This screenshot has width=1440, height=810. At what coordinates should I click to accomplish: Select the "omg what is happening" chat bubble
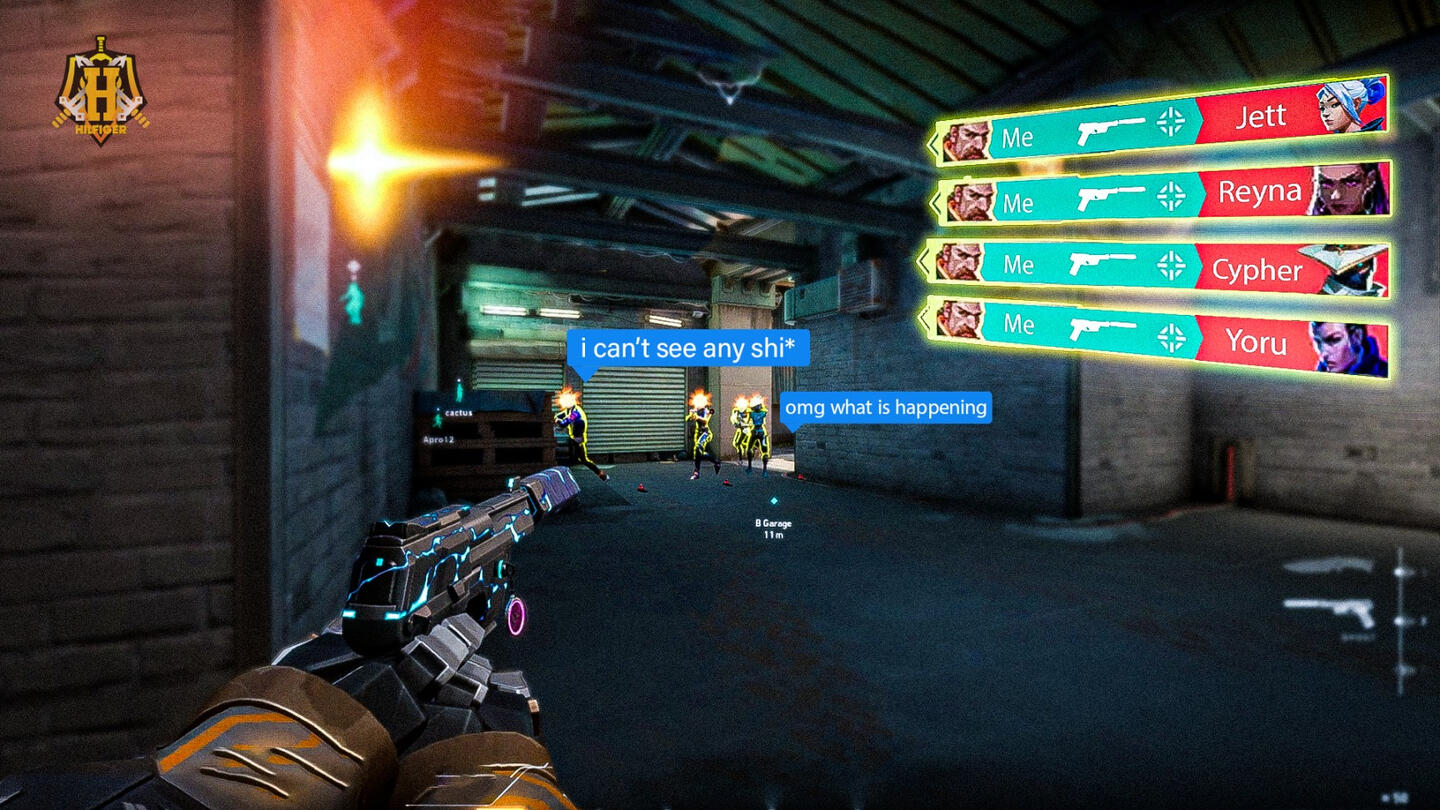pos(886,407)
